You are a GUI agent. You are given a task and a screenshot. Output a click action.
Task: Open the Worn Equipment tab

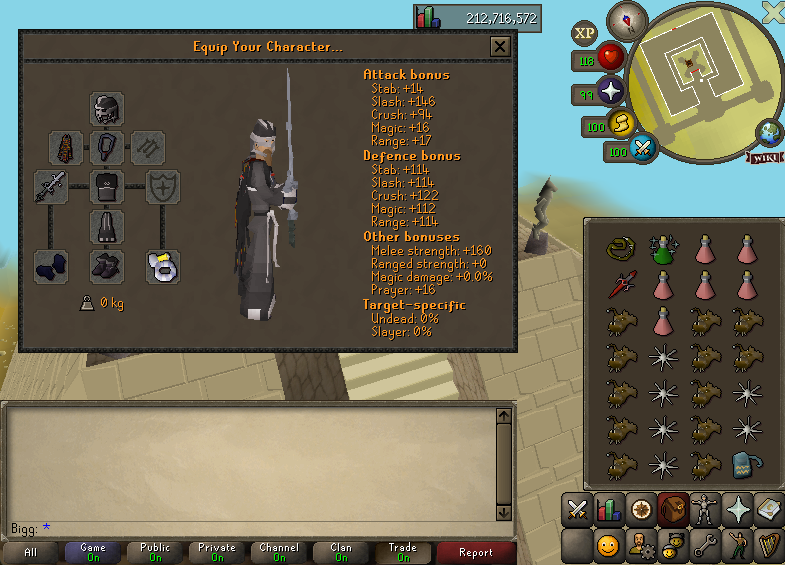click(707, 509)
